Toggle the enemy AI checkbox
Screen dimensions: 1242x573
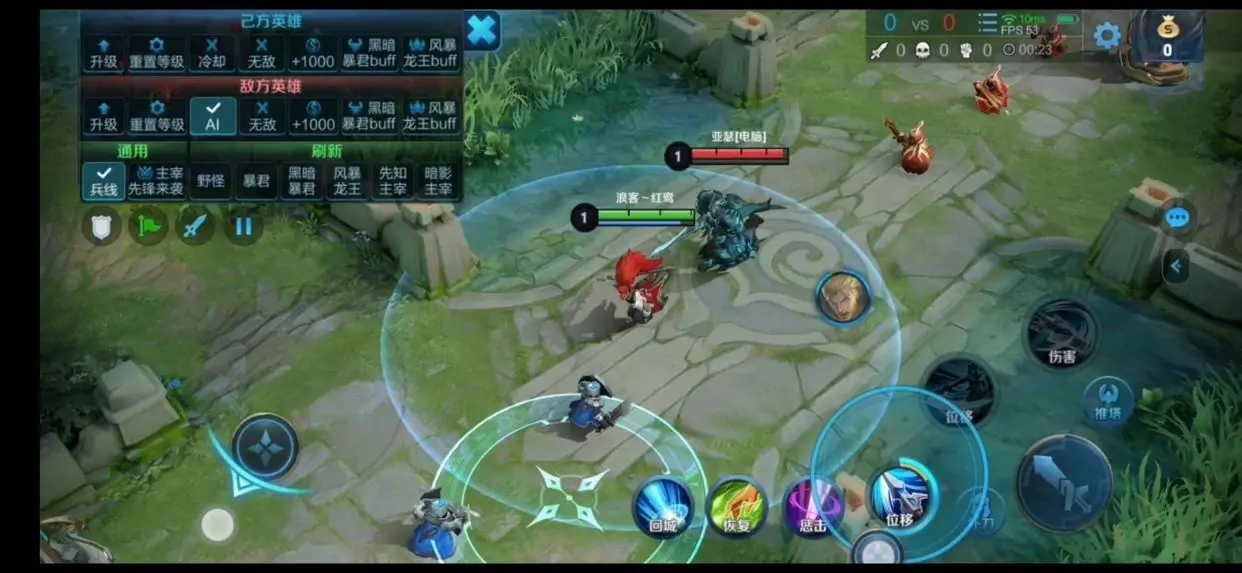(x=212, y=116)
